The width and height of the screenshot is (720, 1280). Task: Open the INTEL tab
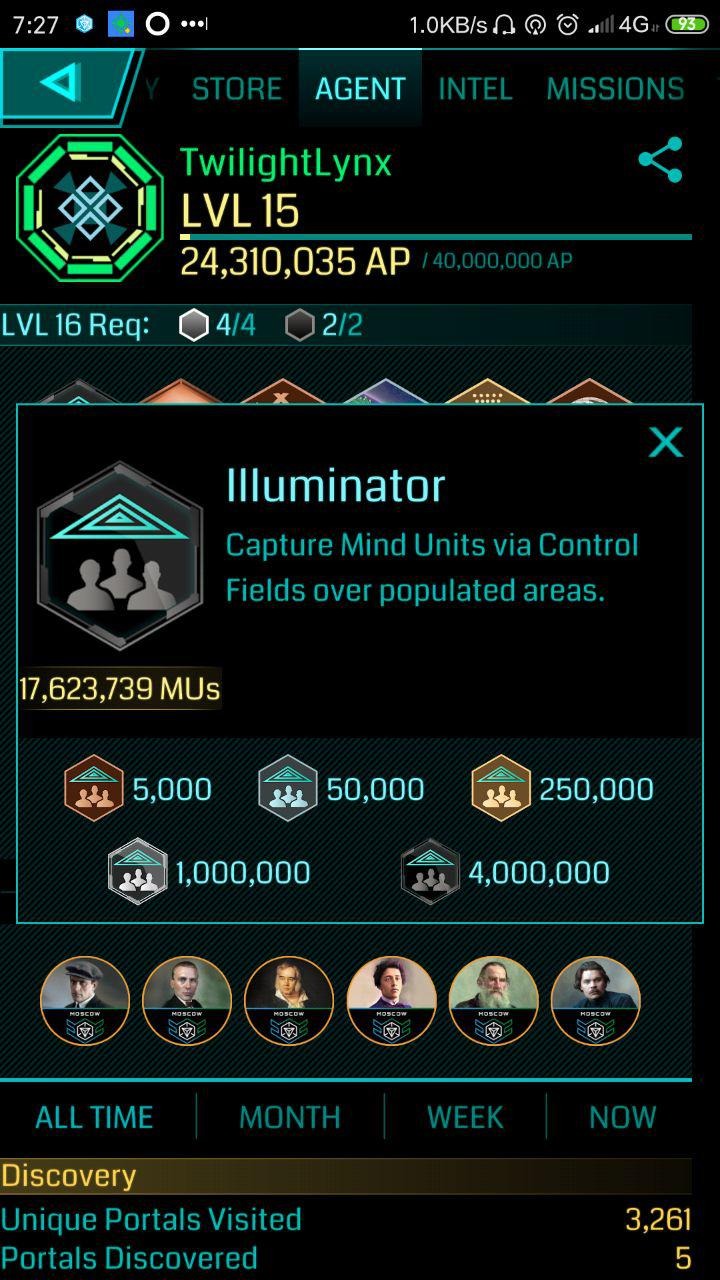click(x=475, y=89)
